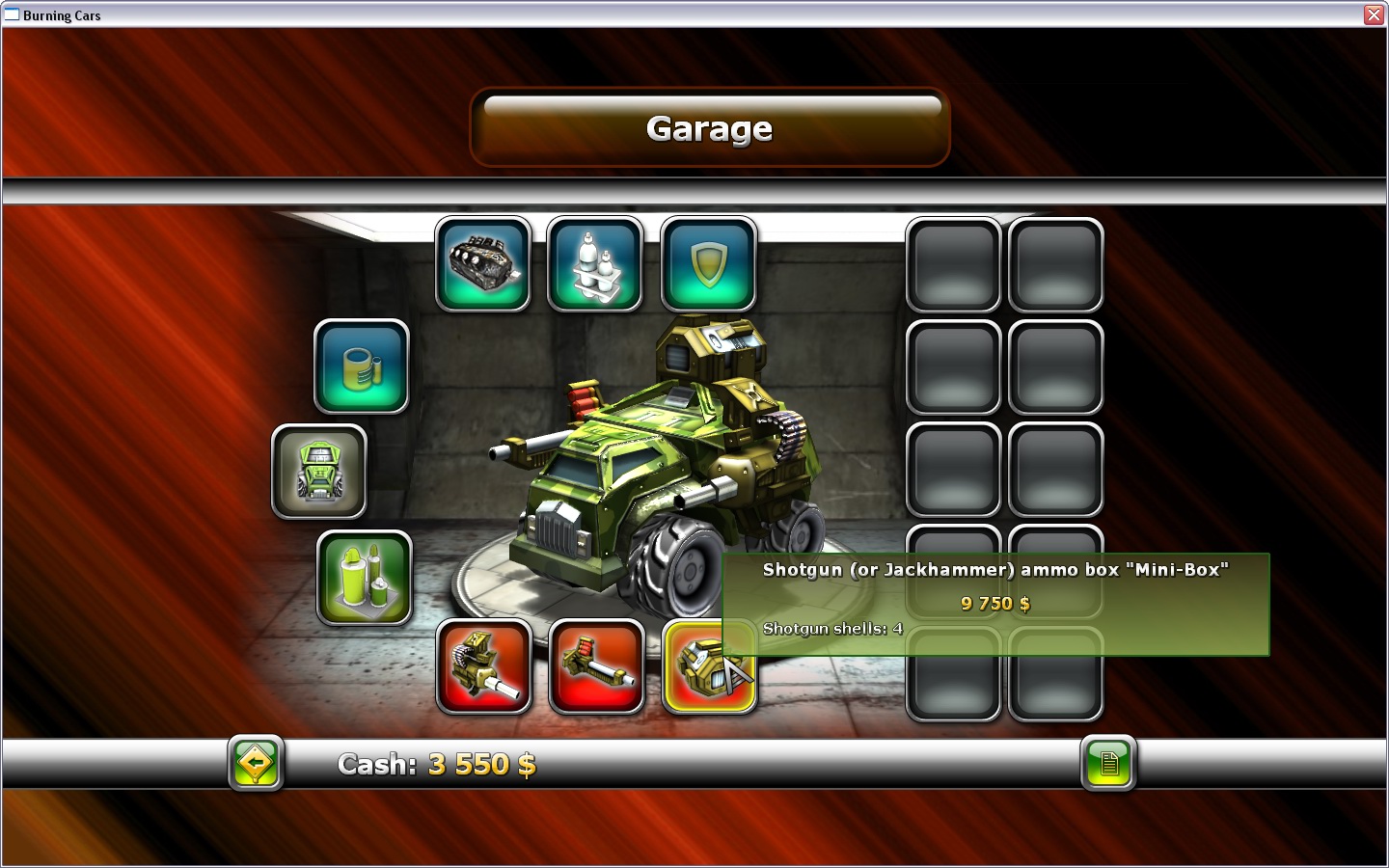Image resolution: width=1389 pixels, height=868 pixels.
Task: Open the nitro bottles upgrade slot
Action: [x=594, y=262]
